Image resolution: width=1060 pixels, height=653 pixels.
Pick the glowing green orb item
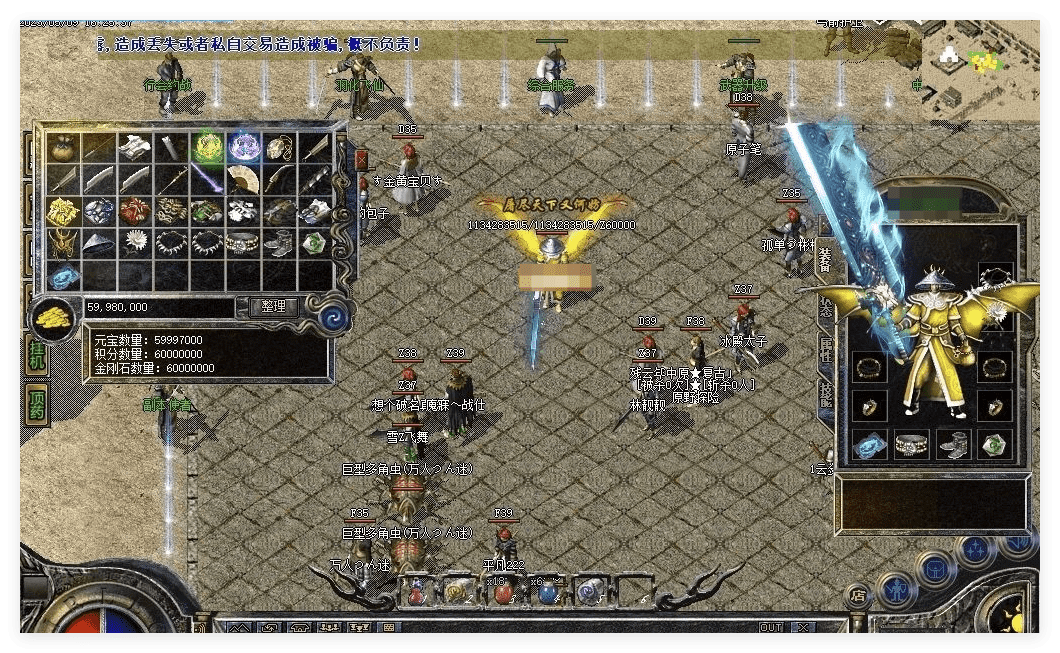coord(207,149)
